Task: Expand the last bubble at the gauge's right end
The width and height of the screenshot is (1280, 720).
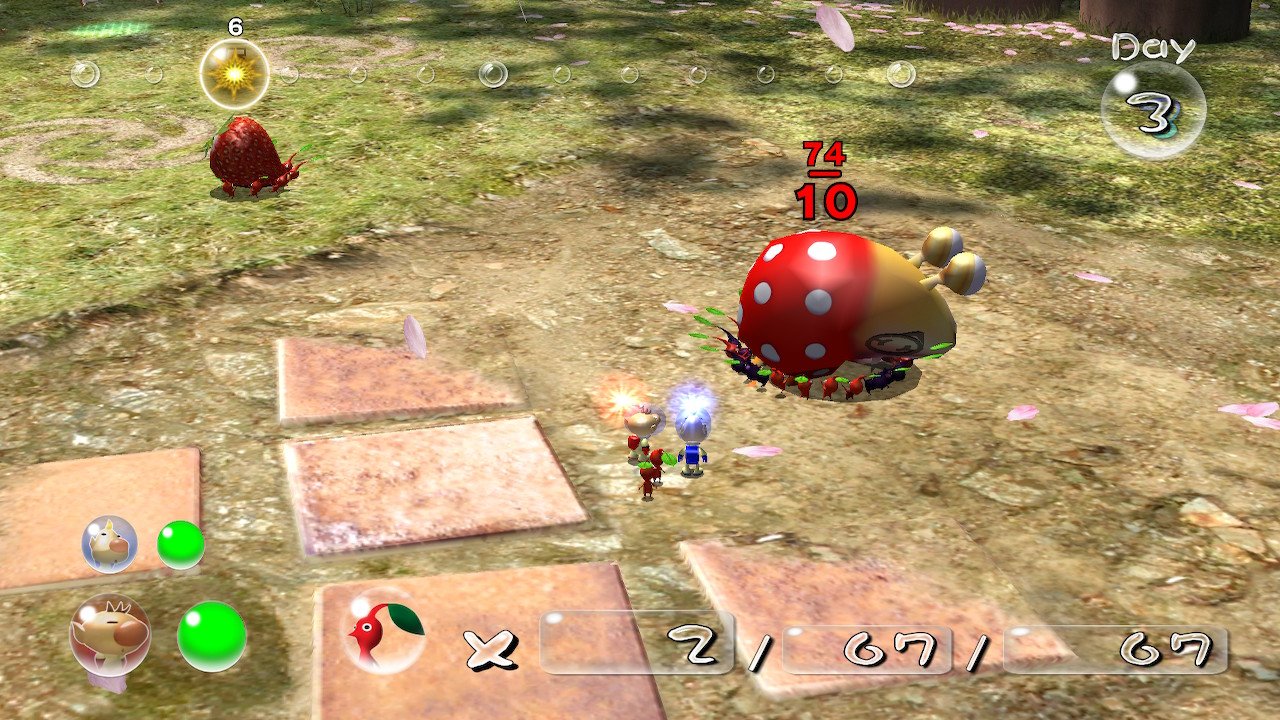Action: pos(903,72)
